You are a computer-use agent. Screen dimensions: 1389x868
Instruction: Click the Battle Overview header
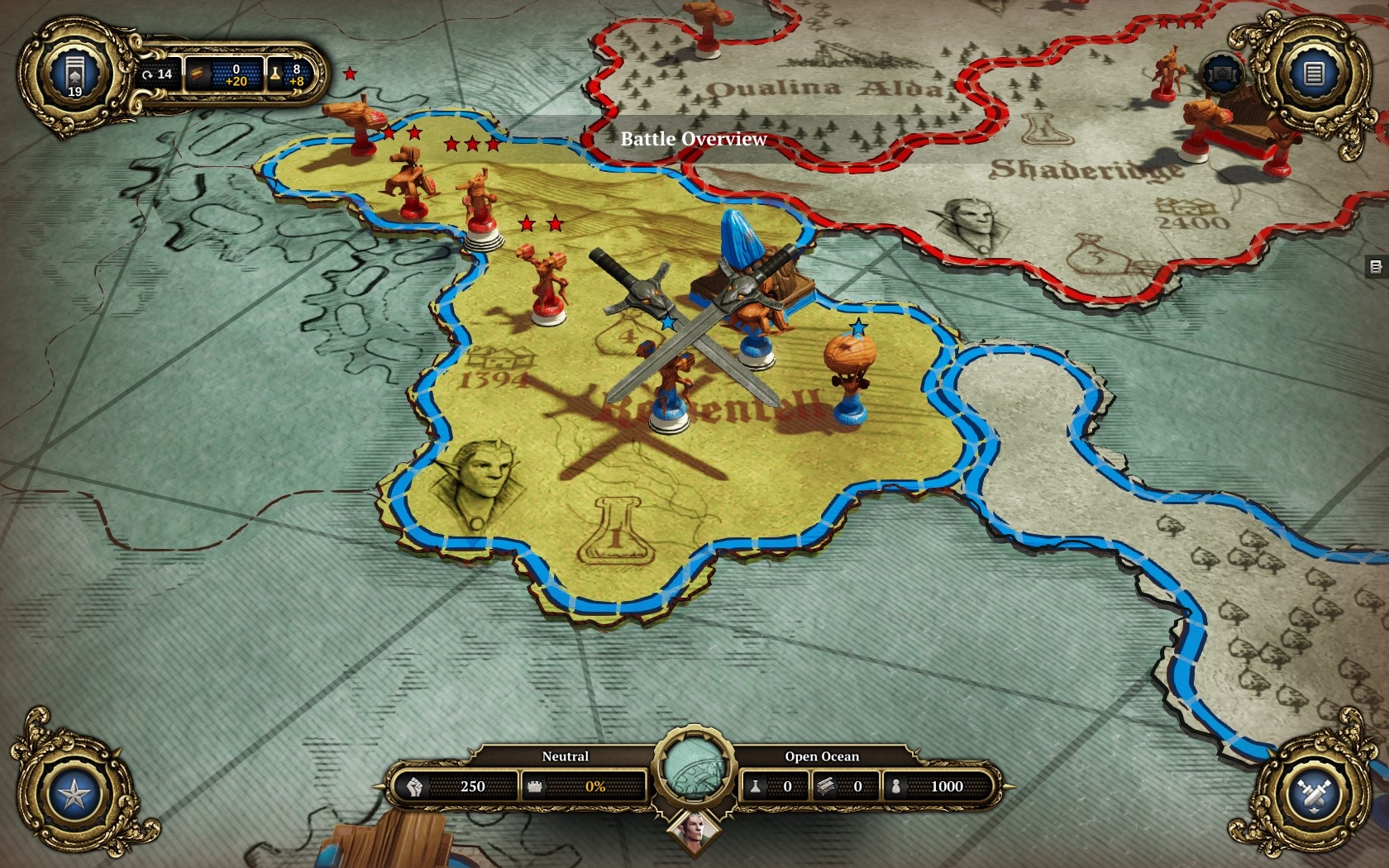[x=693, y=139]
